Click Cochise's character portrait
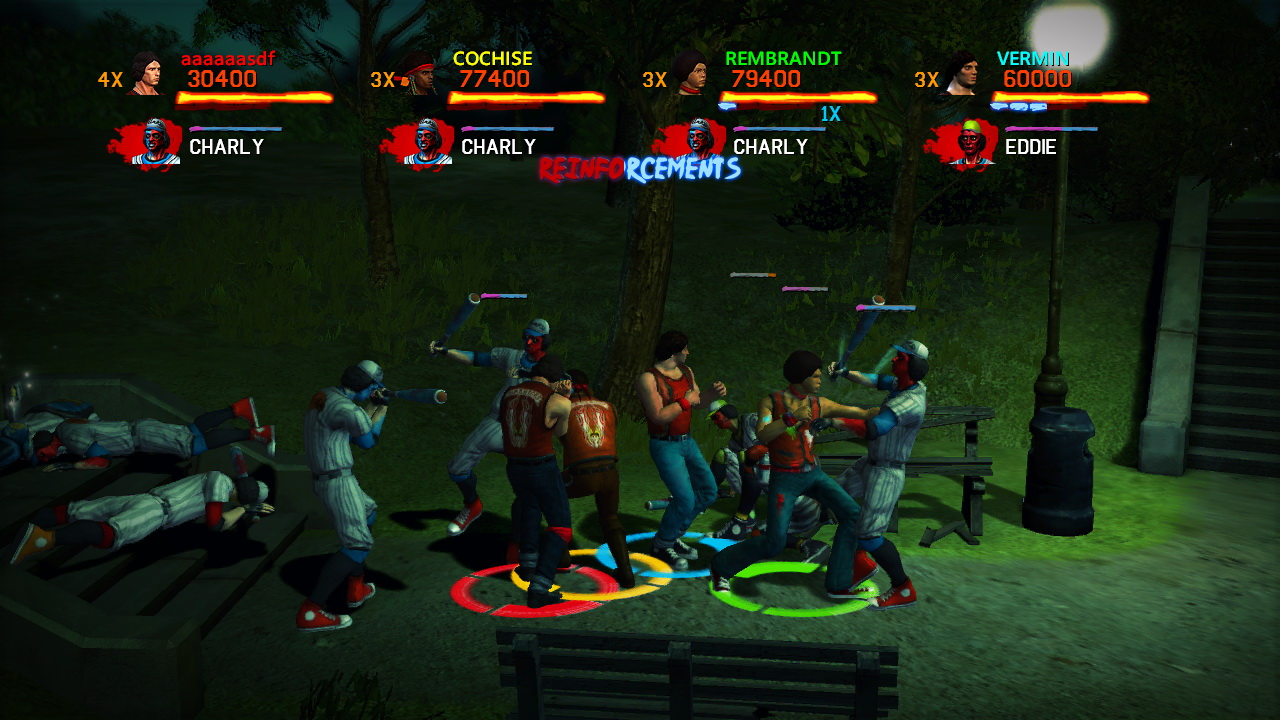 pyautogui.click(x=420, y=74)
